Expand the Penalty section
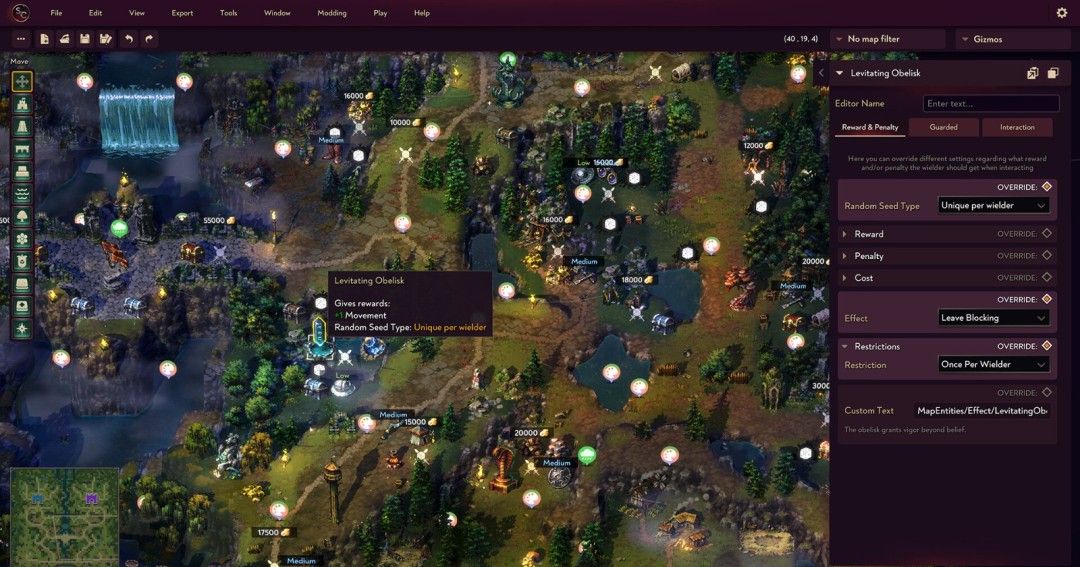Screen dimensions: 1080x567 (868, 256)
